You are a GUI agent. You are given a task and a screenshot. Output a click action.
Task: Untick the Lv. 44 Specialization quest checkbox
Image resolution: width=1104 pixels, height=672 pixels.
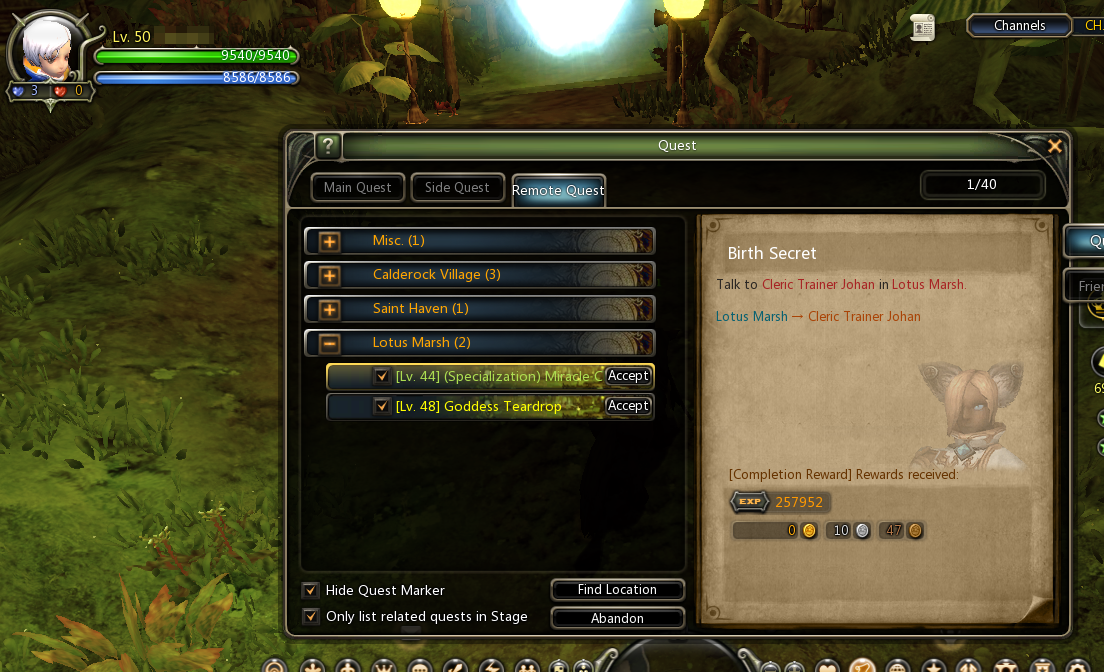(x=381, y=377)
